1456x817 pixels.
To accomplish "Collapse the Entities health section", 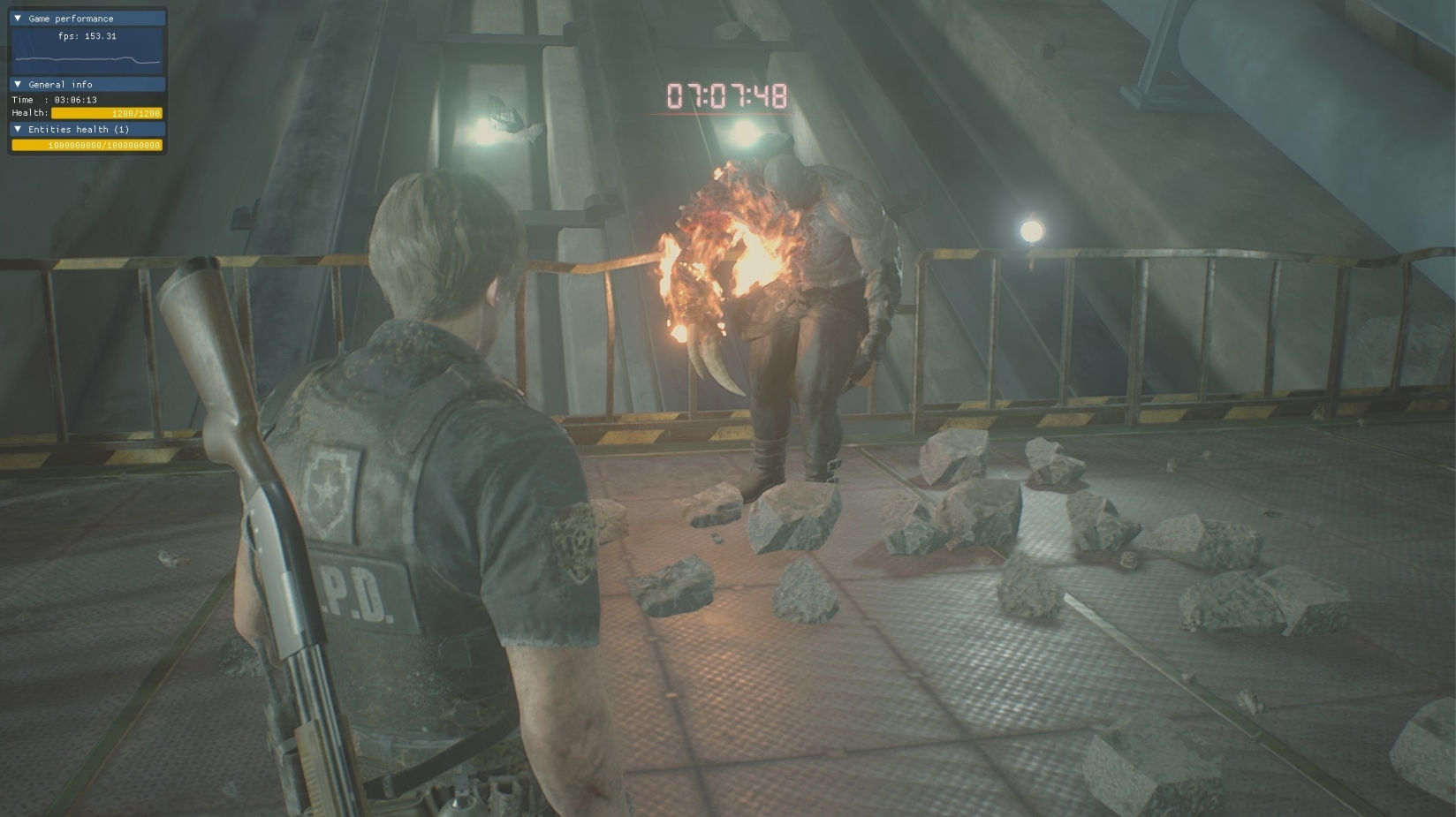I will [x=18, y=129].
